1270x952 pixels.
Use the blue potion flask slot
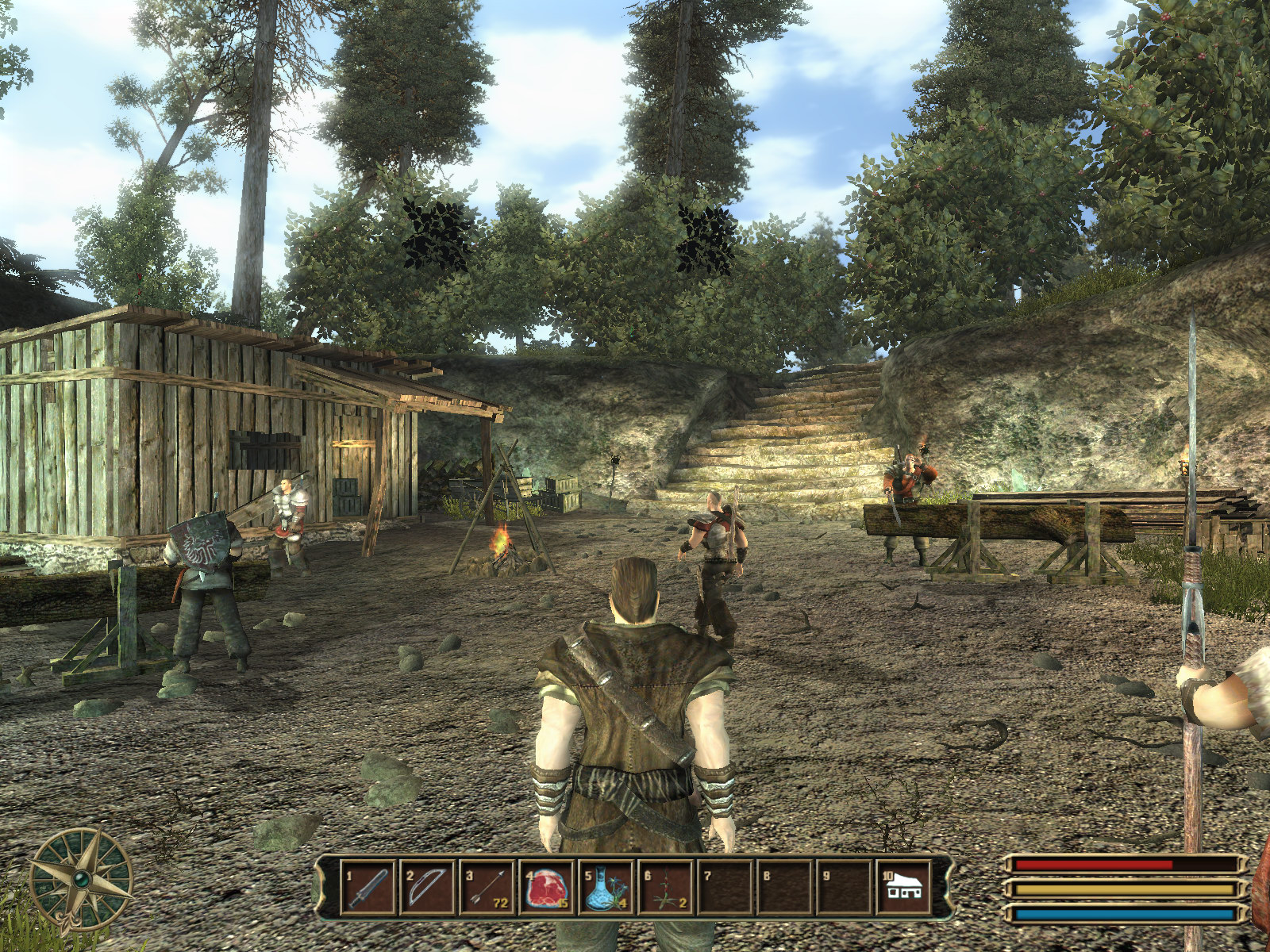tap(606, 885)
